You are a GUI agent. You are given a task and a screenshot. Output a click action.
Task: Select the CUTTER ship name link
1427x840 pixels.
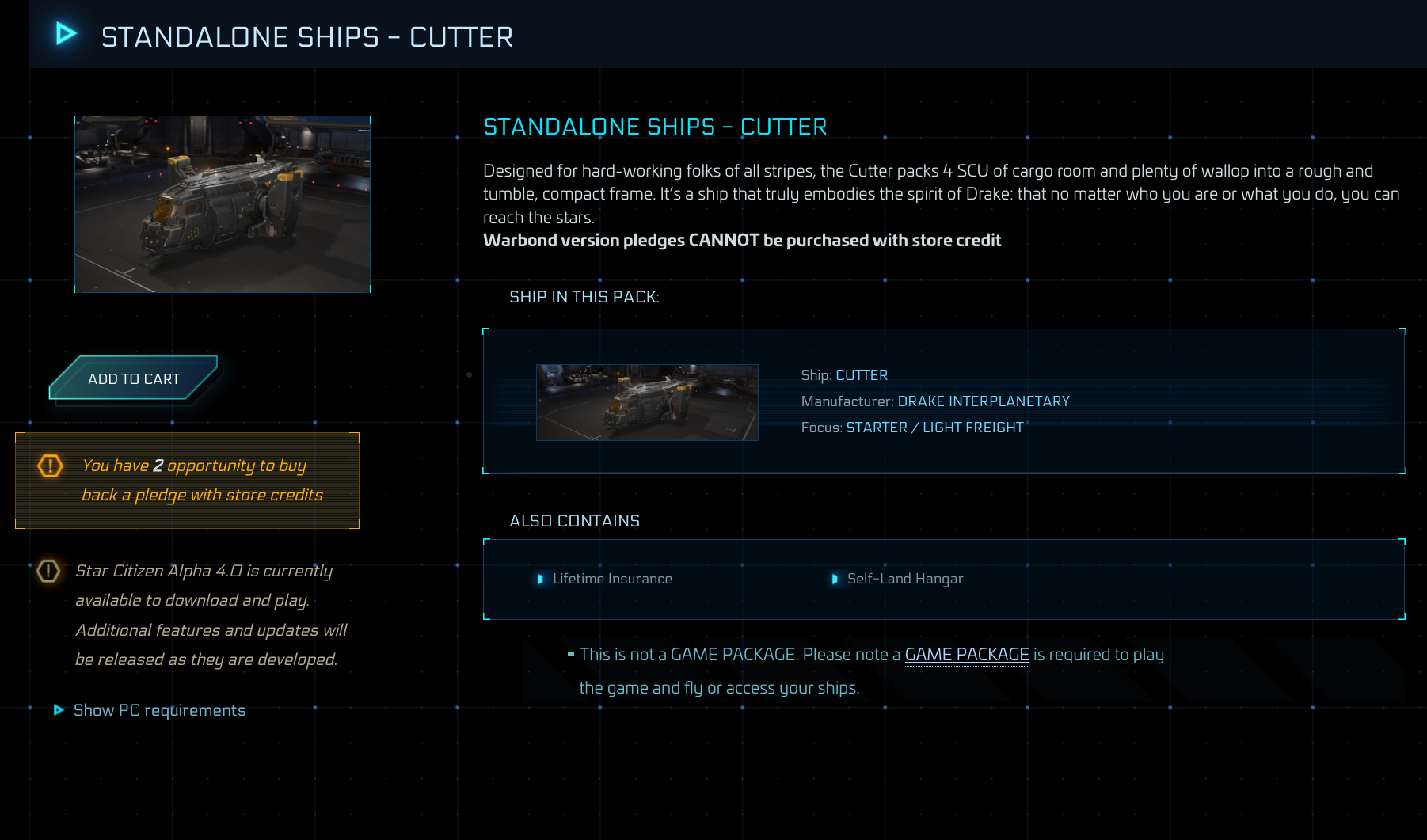862,374
